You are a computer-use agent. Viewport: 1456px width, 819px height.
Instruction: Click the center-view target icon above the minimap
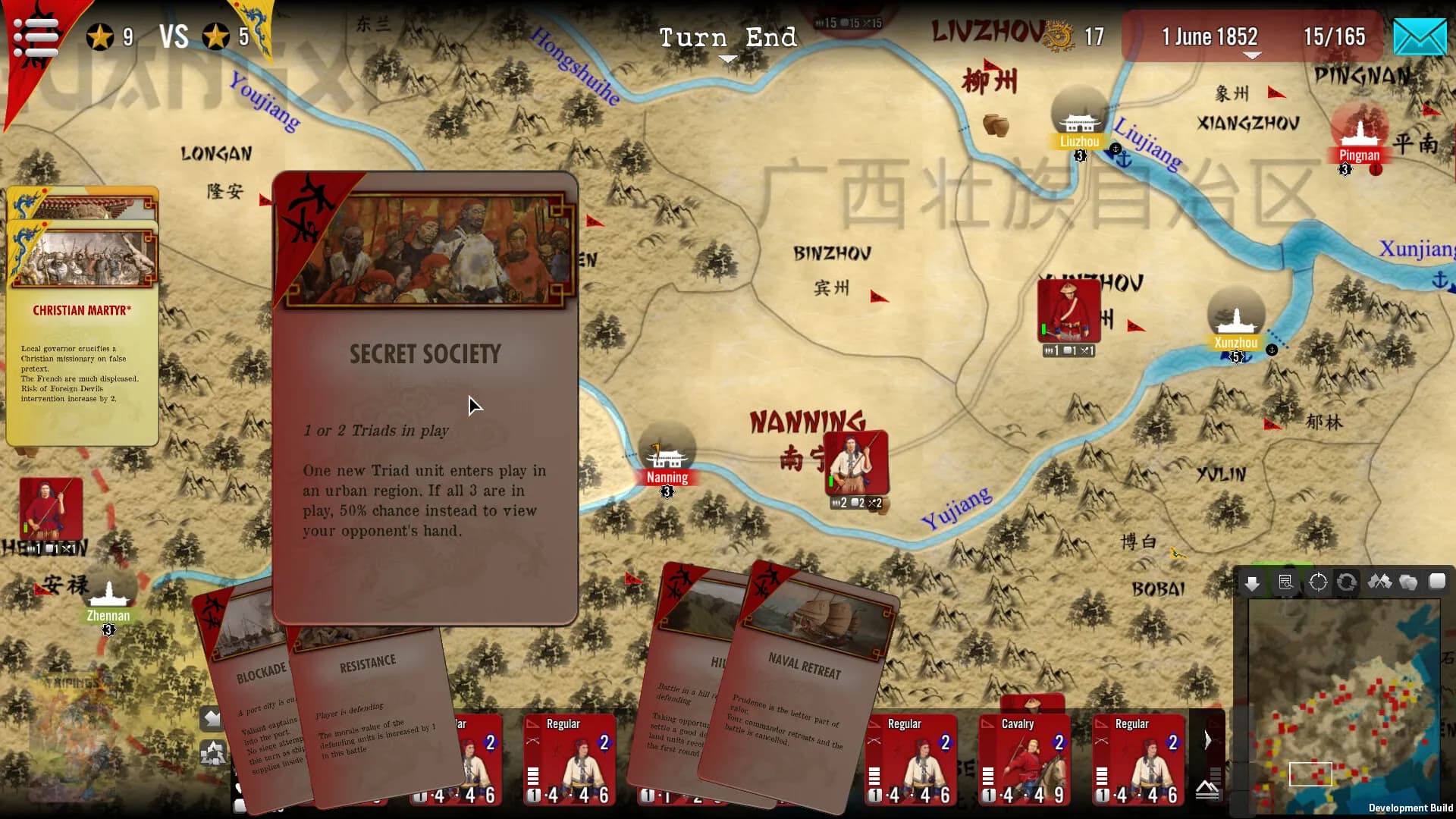(1318, 582)
